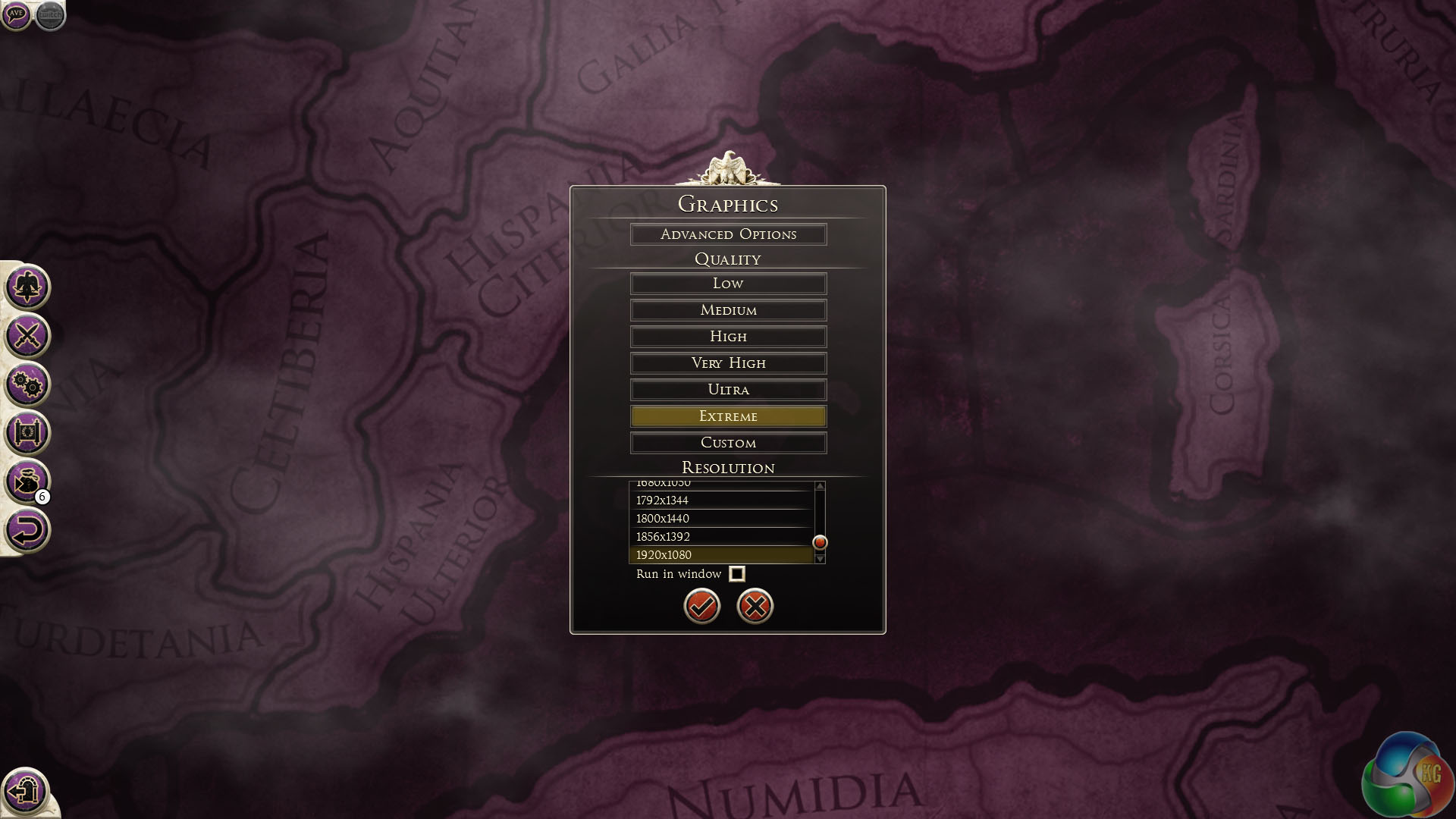Select the 1920x1080 resolution row

point(720,555)
